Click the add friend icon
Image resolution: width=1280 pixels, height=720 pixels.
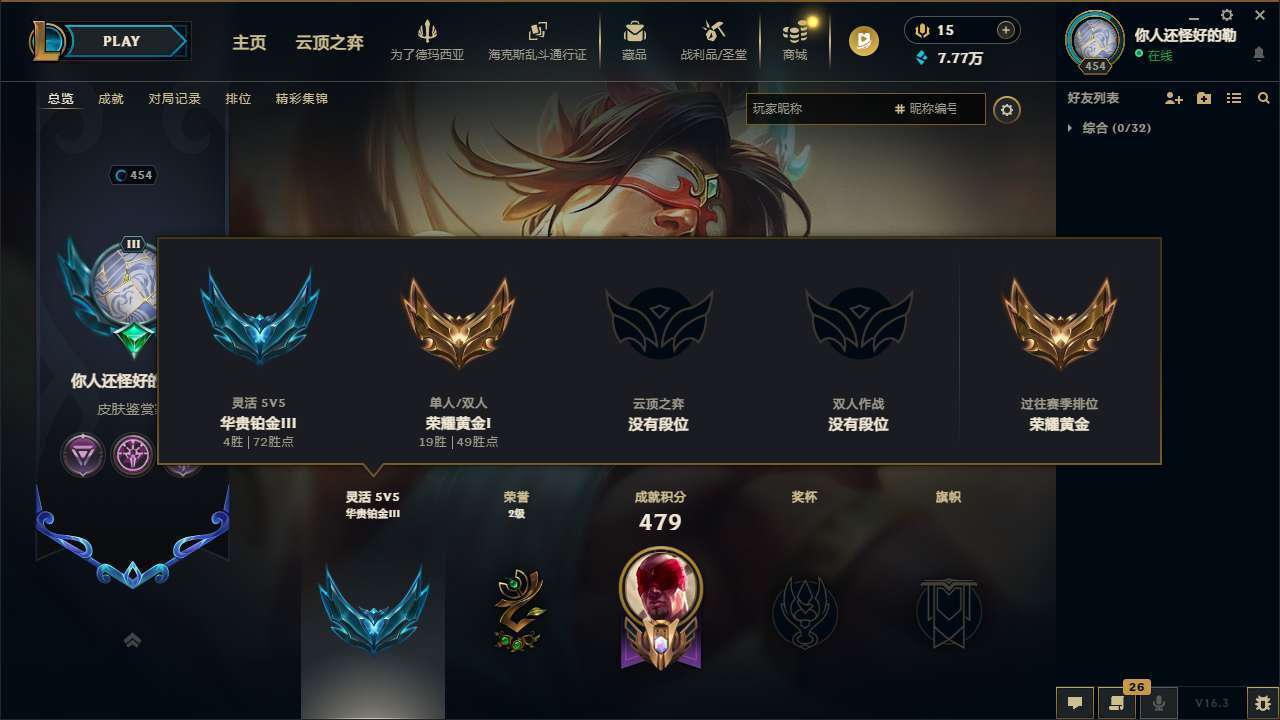pos(1172,98)
